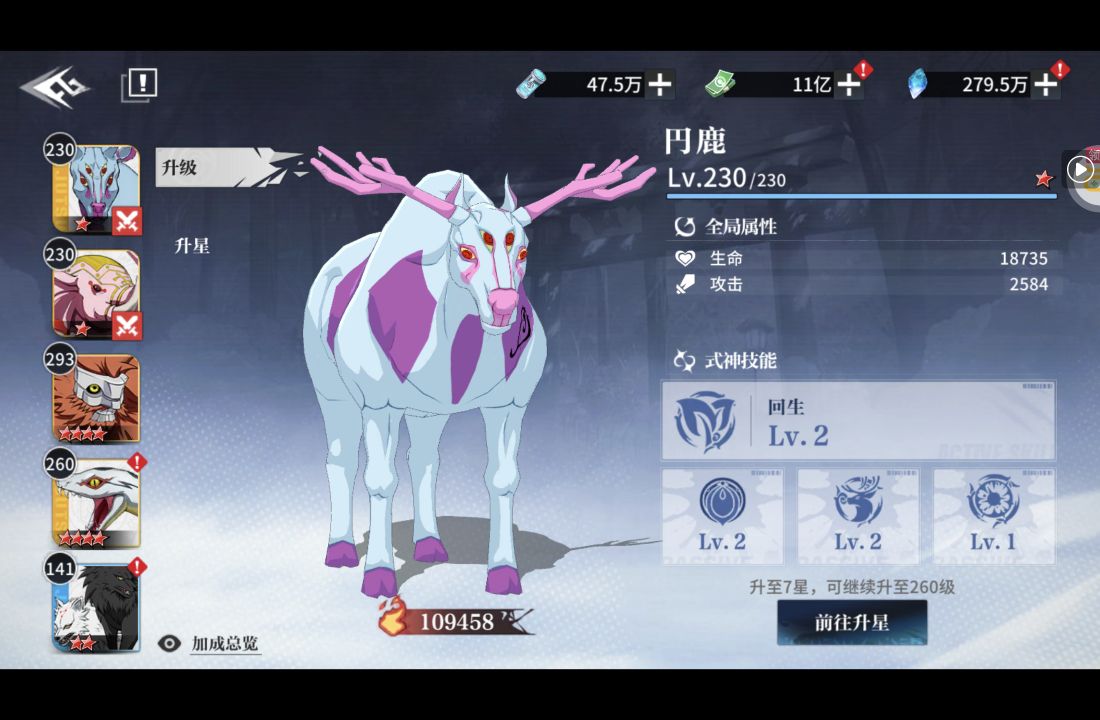Click the round play button at right edge
Viewport: 1100px width, 720px height.
tap(1080, 170)
